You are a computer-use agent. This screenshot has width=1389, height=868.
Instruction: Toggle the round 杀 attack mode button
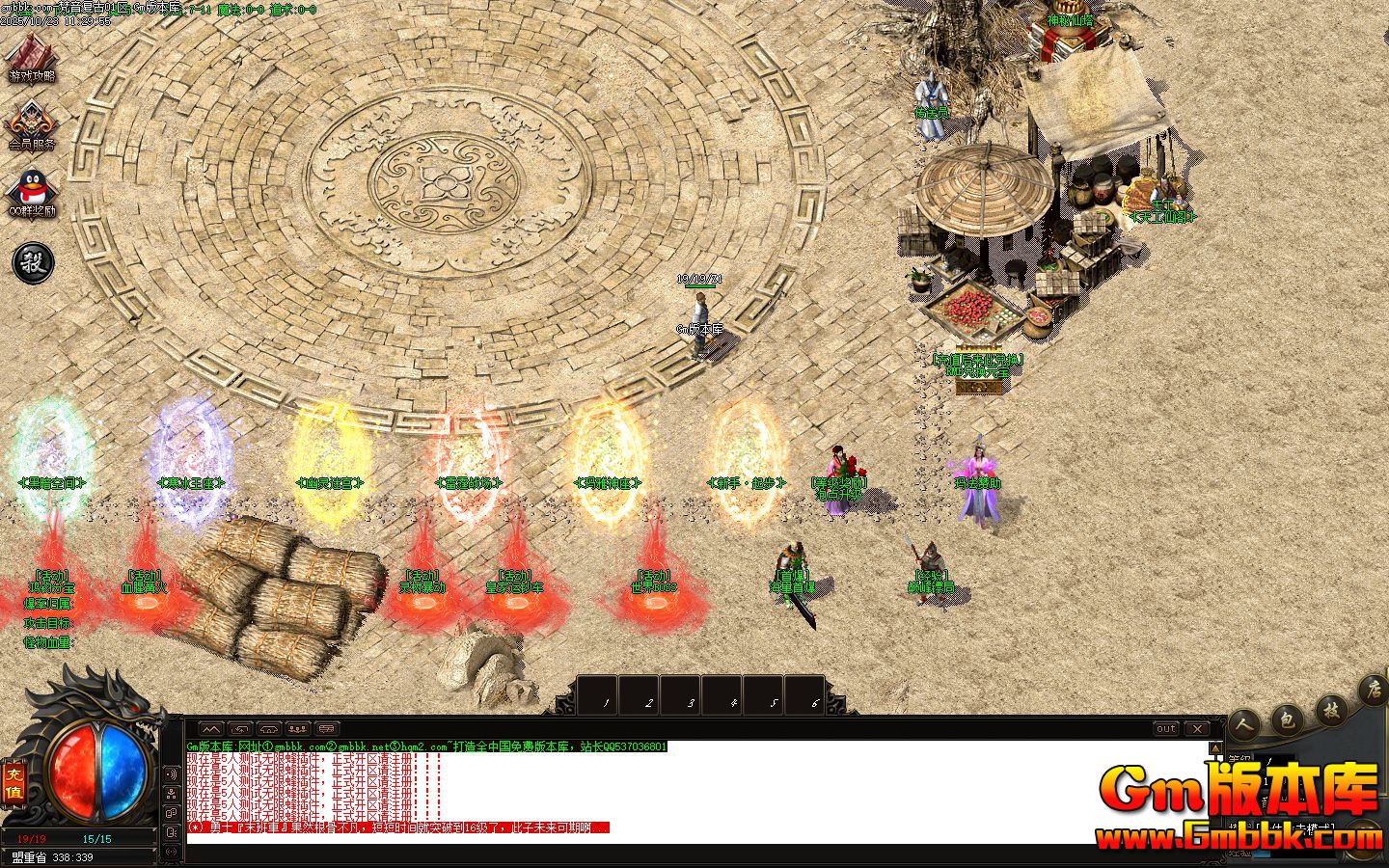[x=33, y=261]
